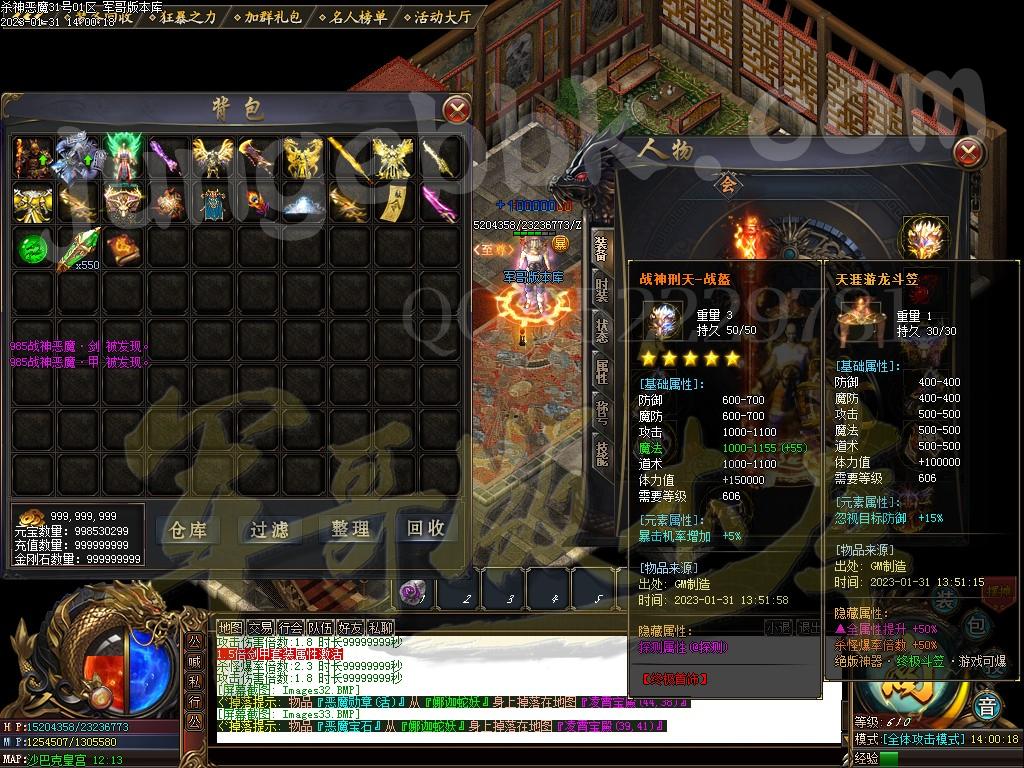
Task: Select the green jade orb item
Action: coord(34,248)
